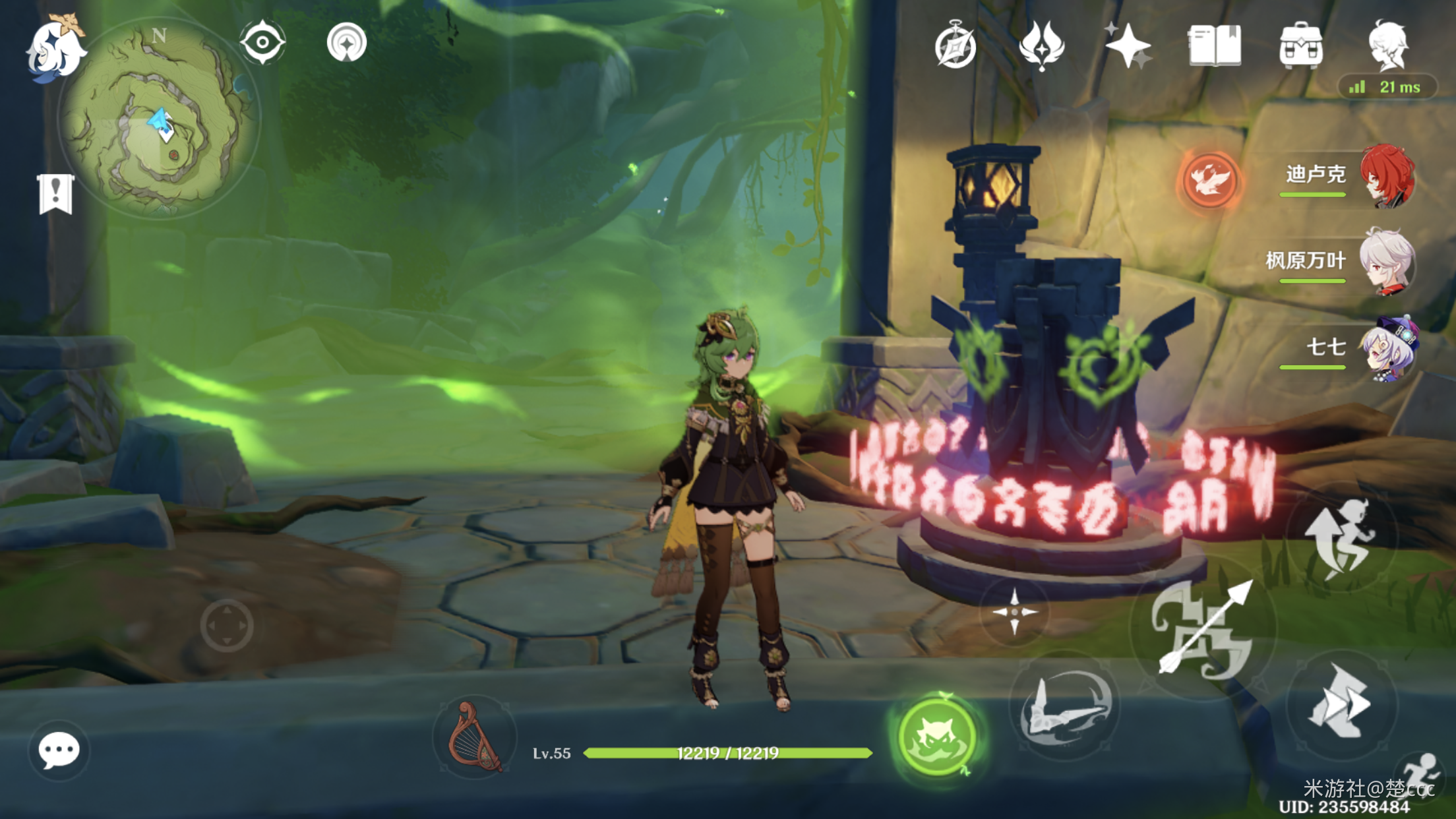This screenshot has height=819, width=1456.
Task: Open the character profile screen
Action: click(x=1388, y=45)
